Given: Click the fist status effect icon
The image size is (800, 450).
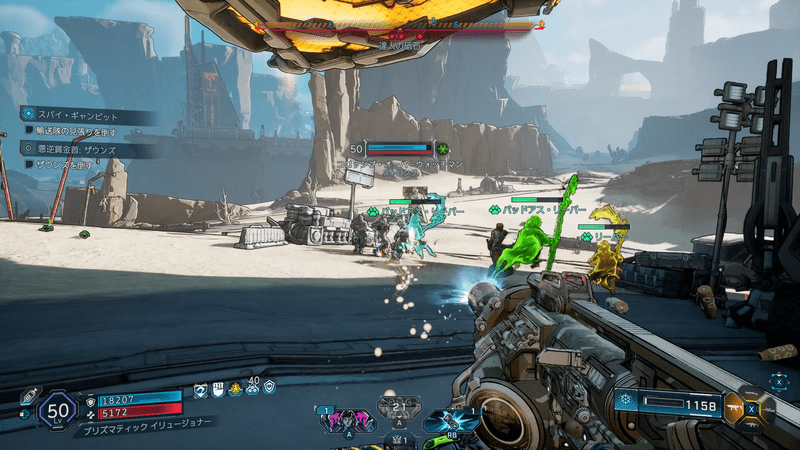Looking at the screenshot, I should pyautogui.click(x=217, y=389).
